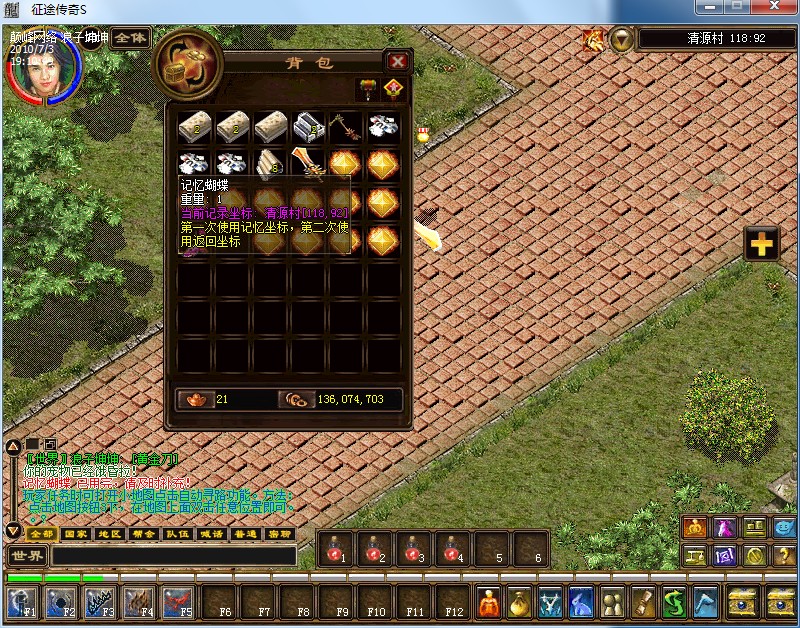Click the hammer icon in the backpack header

tap(368, 88)
